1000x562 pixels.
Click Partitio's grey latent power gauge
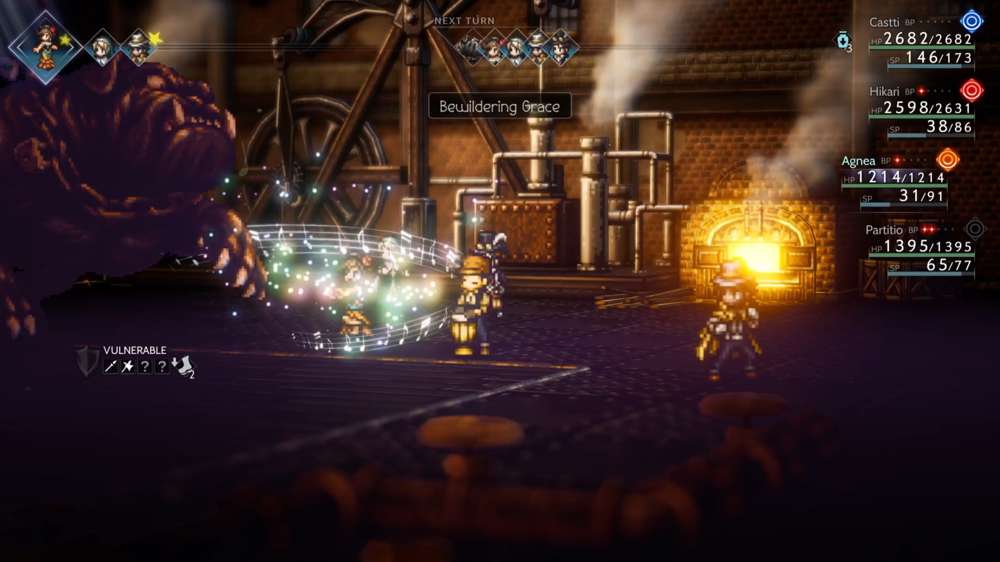pyautogui.click(x=974, y=229)
